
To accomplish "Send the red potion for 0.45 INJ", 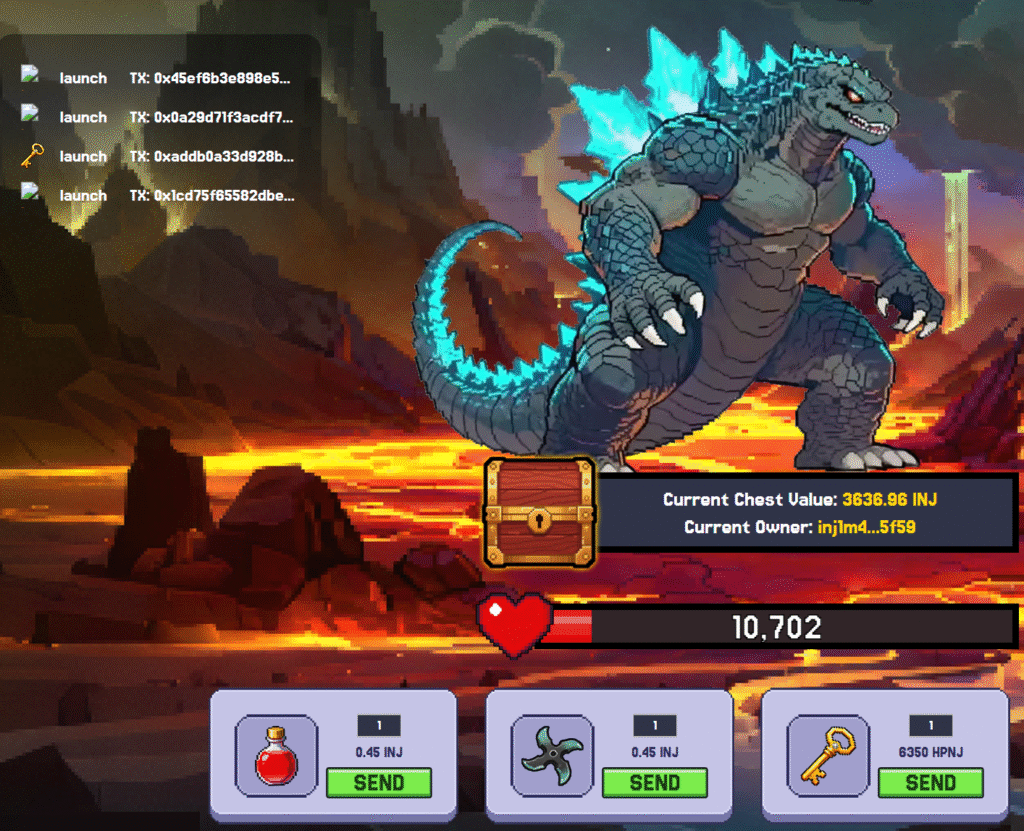I will click(x=378, y=782).
